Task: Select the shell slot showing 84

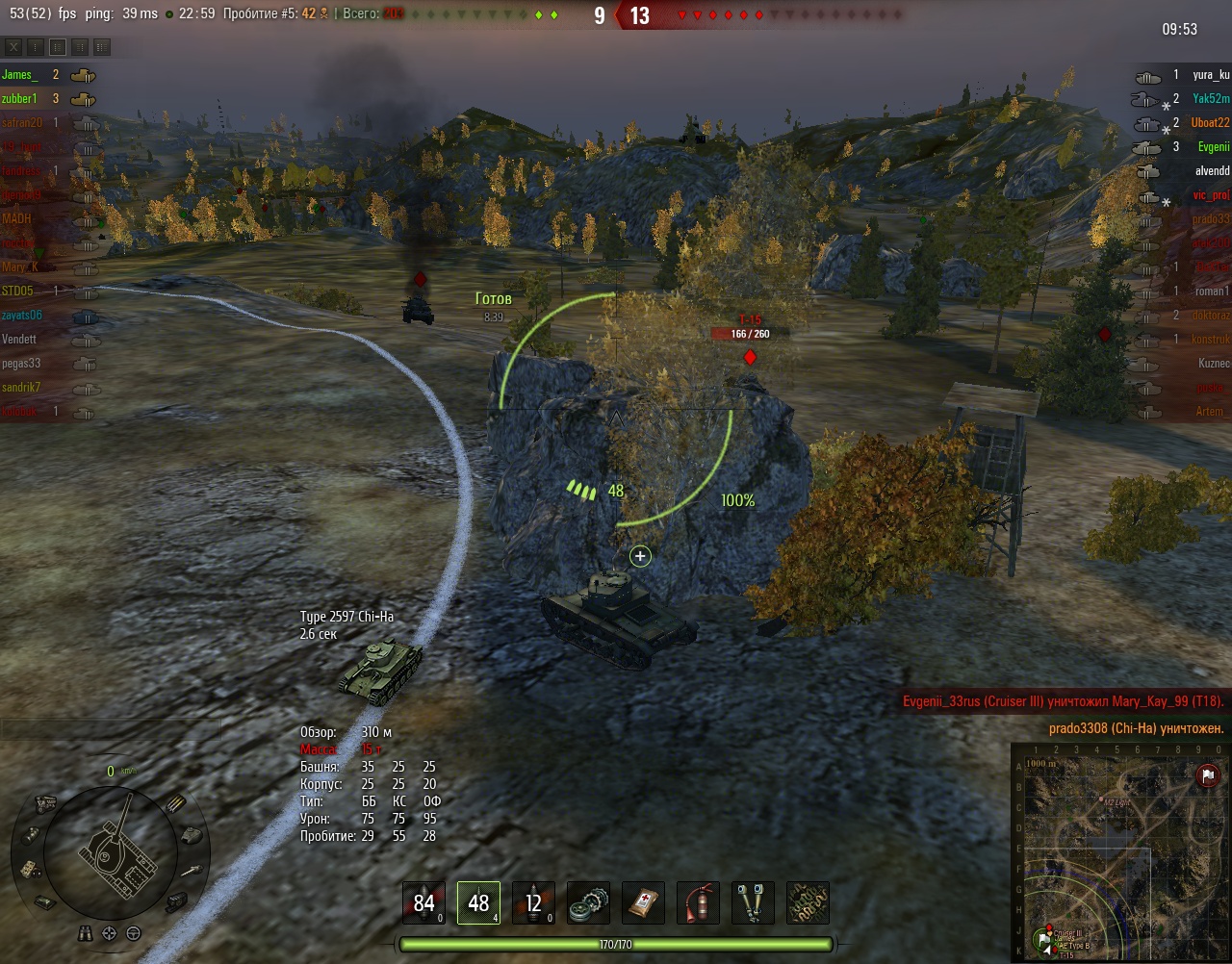Action: [x=423, y=902]
